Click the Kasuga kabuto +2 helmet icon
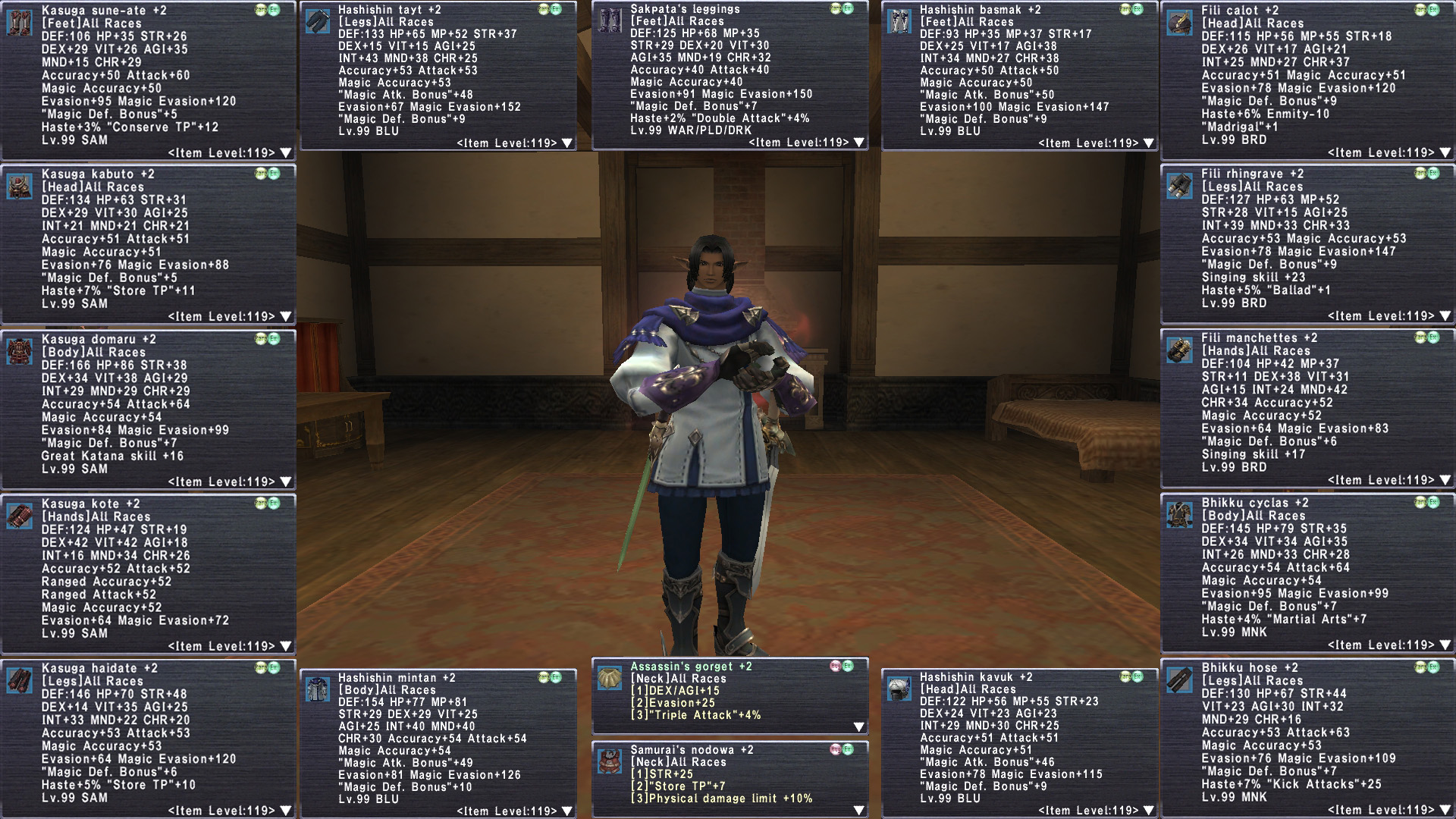Image resolution: width=1456 pixels, height=819 pixels. [x=20, y=187]
